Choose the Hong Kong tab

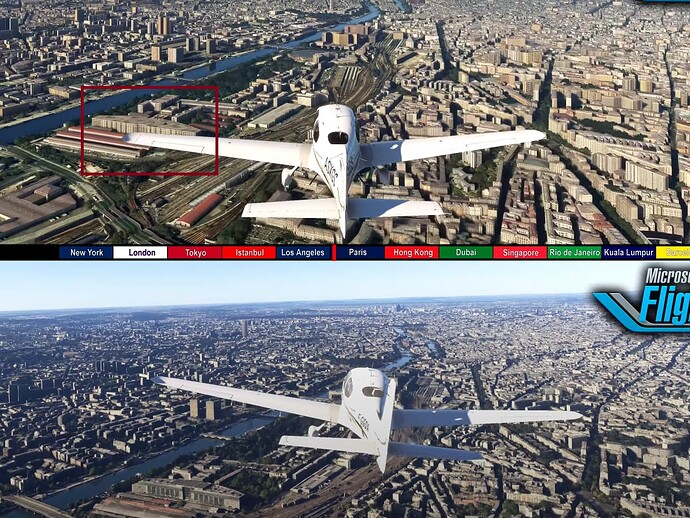pyautogui.click(x=411, y=253)
